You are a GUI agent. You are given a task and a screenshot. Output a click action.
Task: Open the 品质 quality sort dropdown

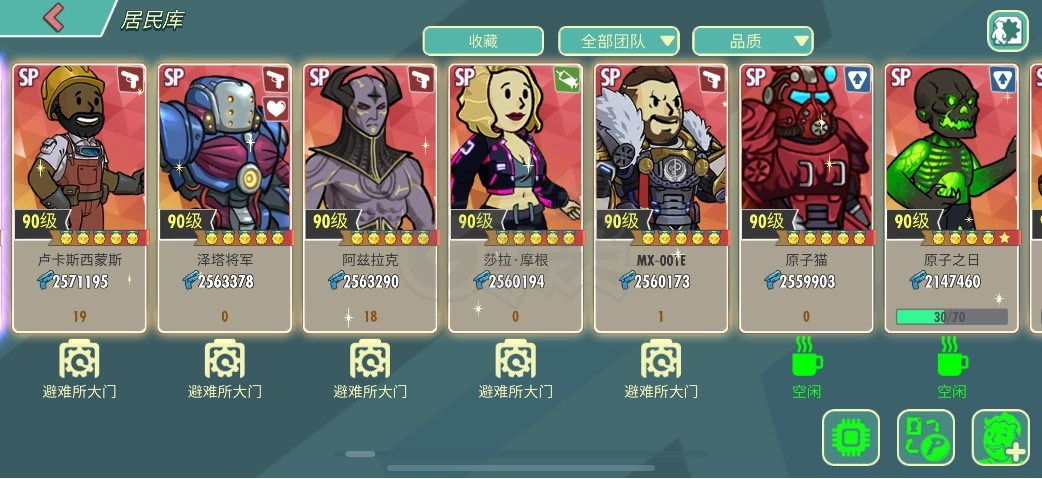pyautogui.click(x=753, y=41)
